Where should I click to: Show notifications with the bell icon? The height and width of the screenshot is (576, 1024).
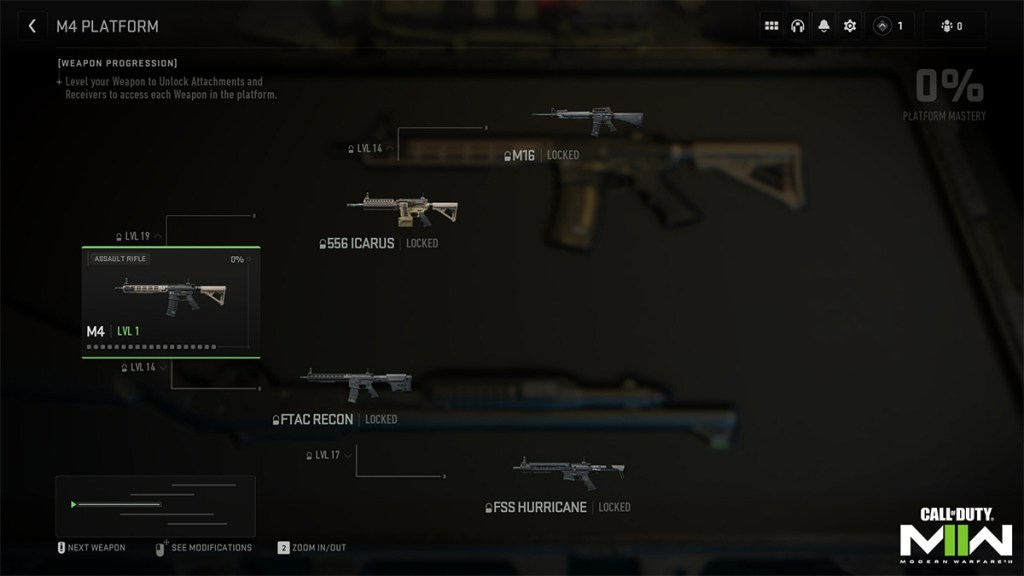pyautogui.click(x=824, y=26)
